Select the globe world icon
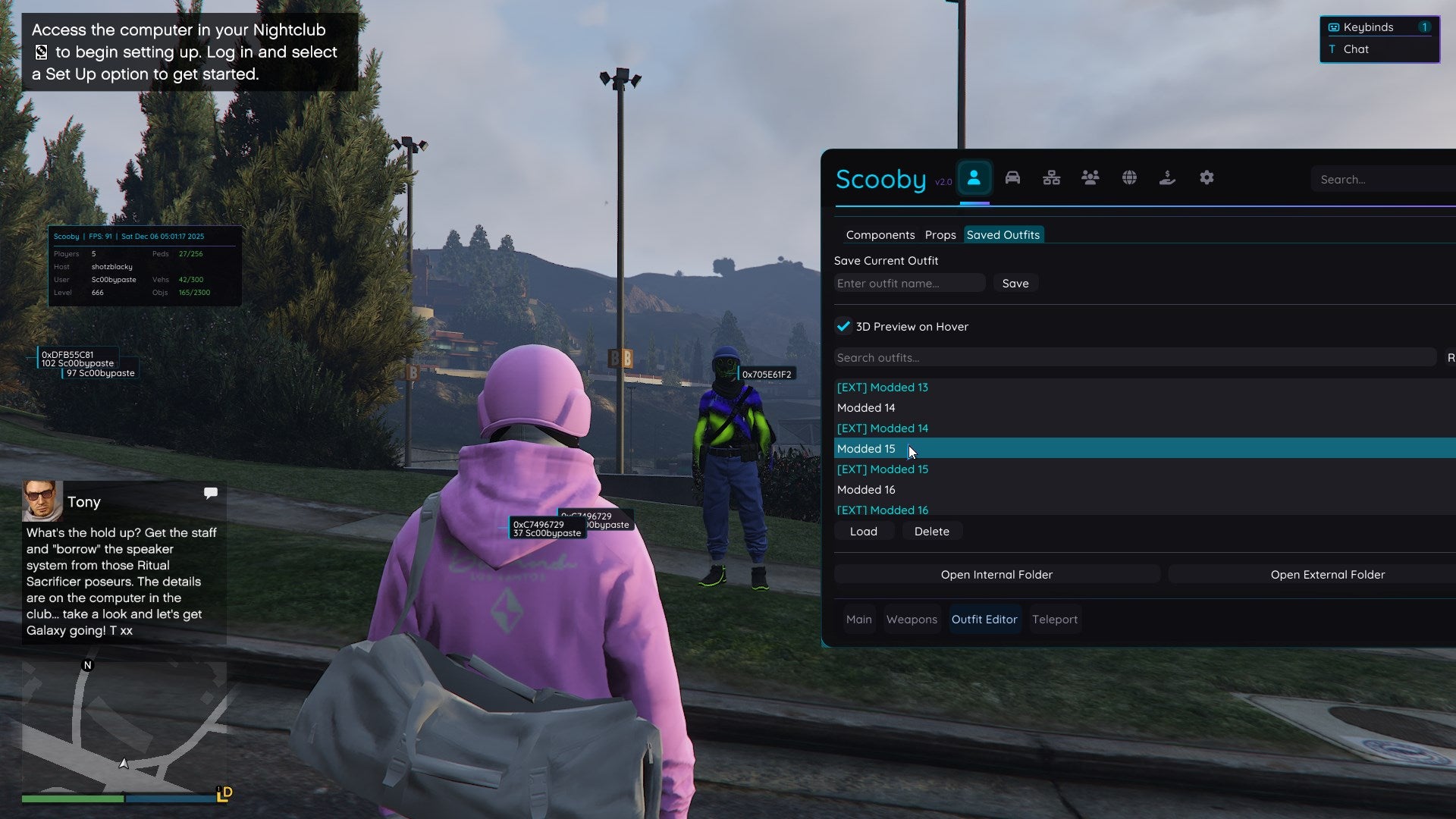The image size is (1456, 819). [1128, 177]
